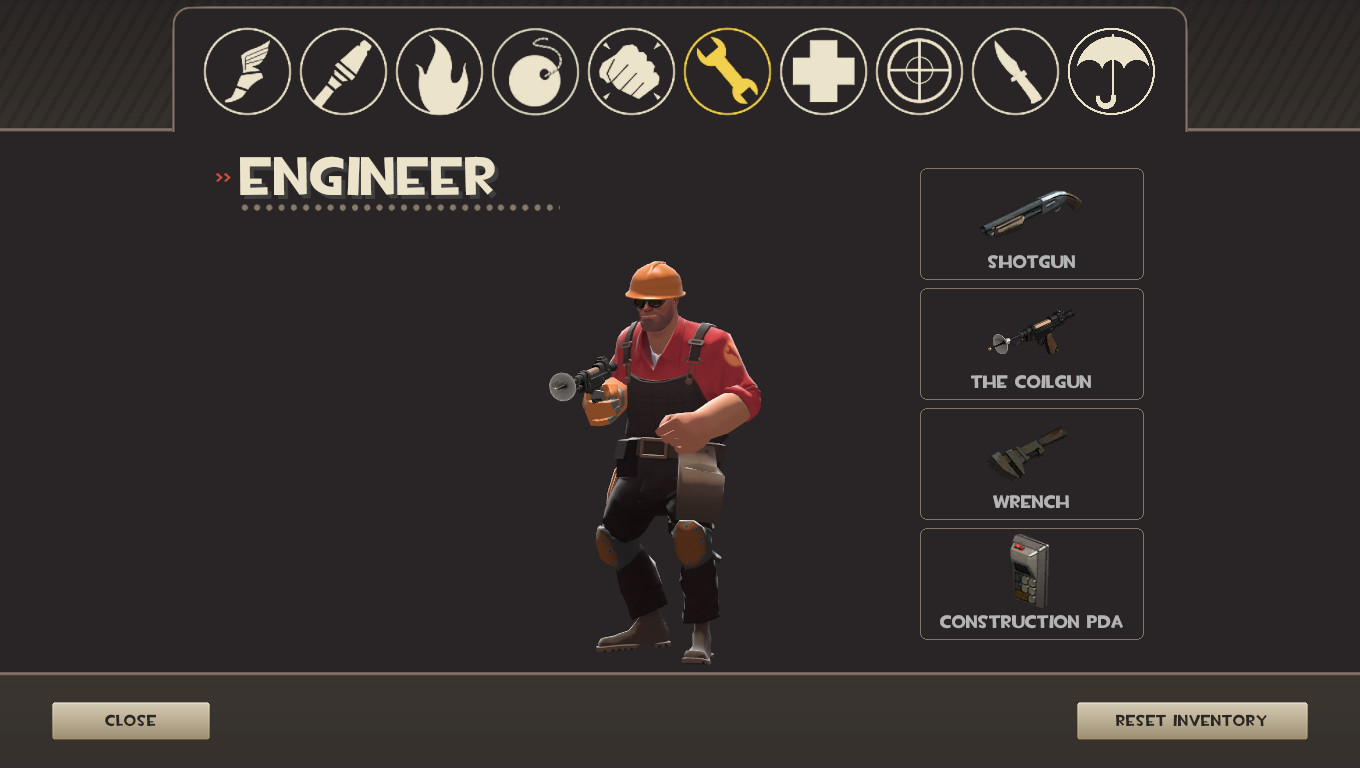Open the Spy knife class icon
1360x768 pixels.
(1015, 71)
